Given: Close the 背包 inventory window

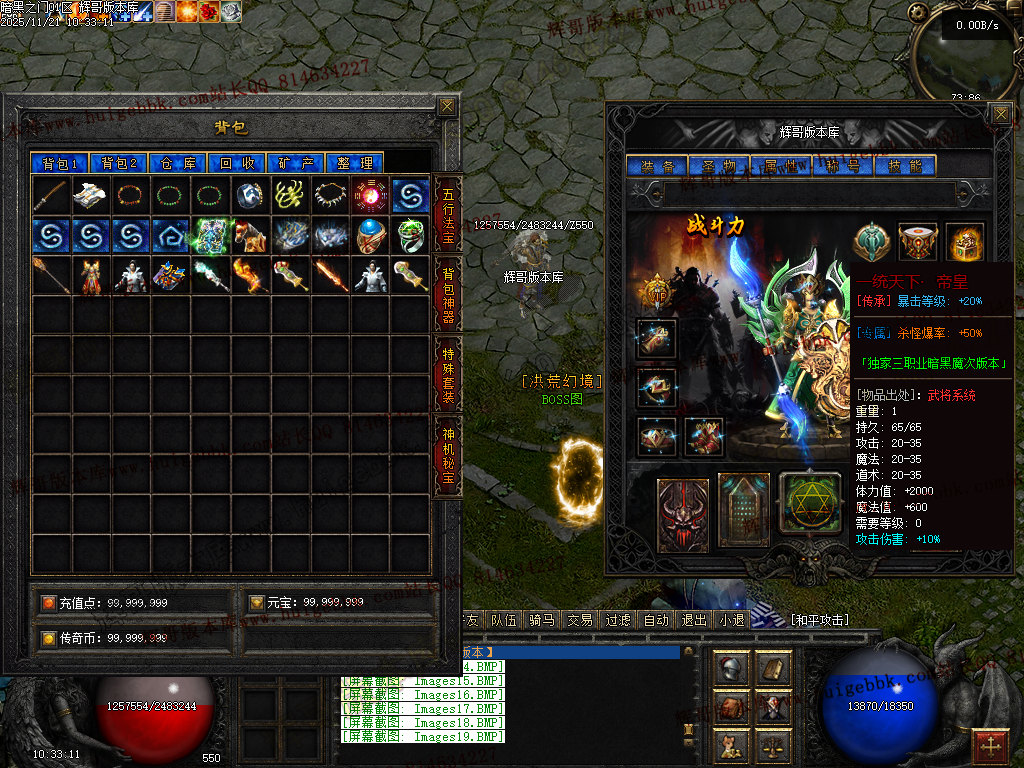Looking at the screenshot, I should [447, 106].
